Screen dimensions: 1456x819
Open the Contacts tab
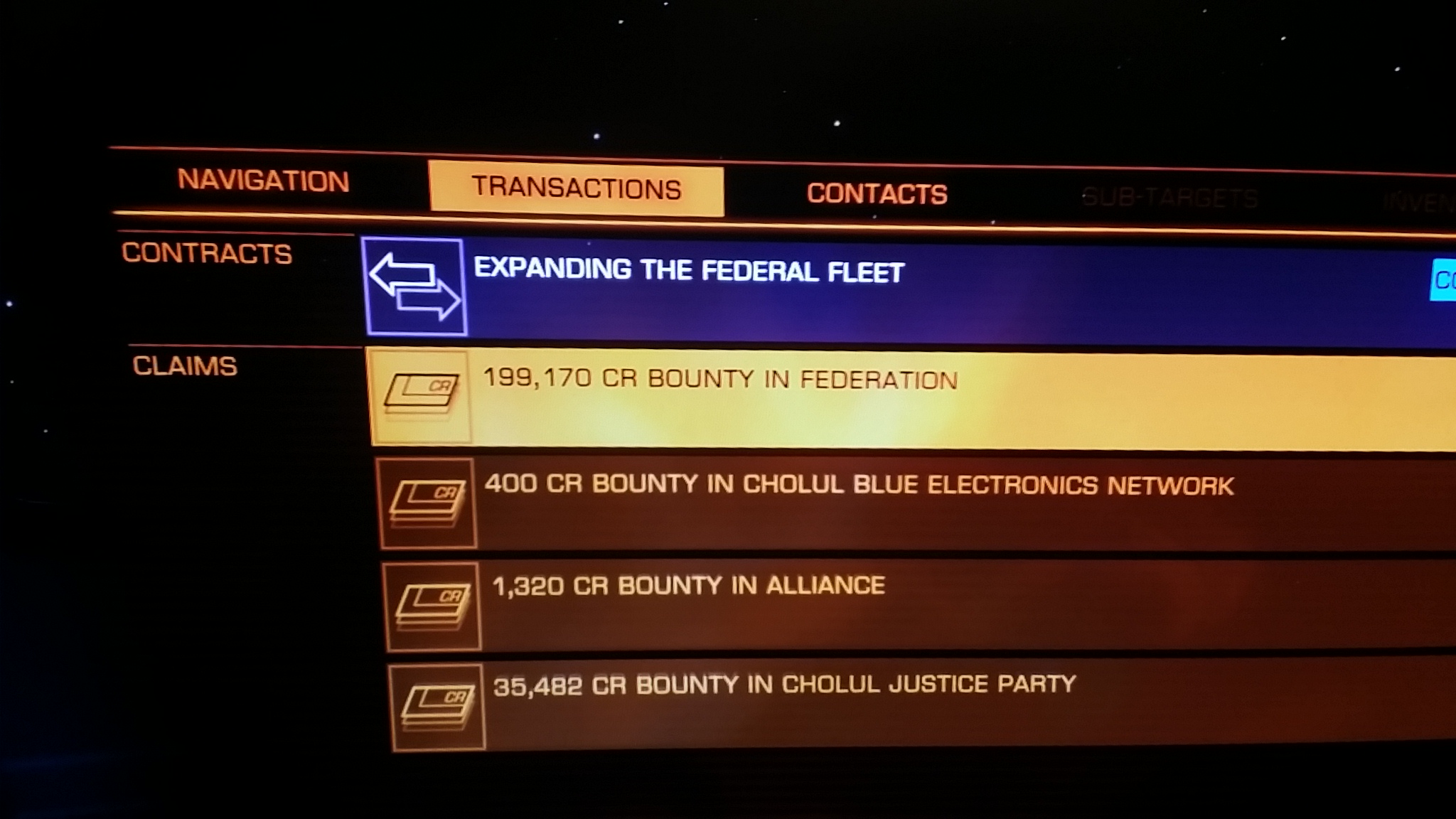(877, 193)
